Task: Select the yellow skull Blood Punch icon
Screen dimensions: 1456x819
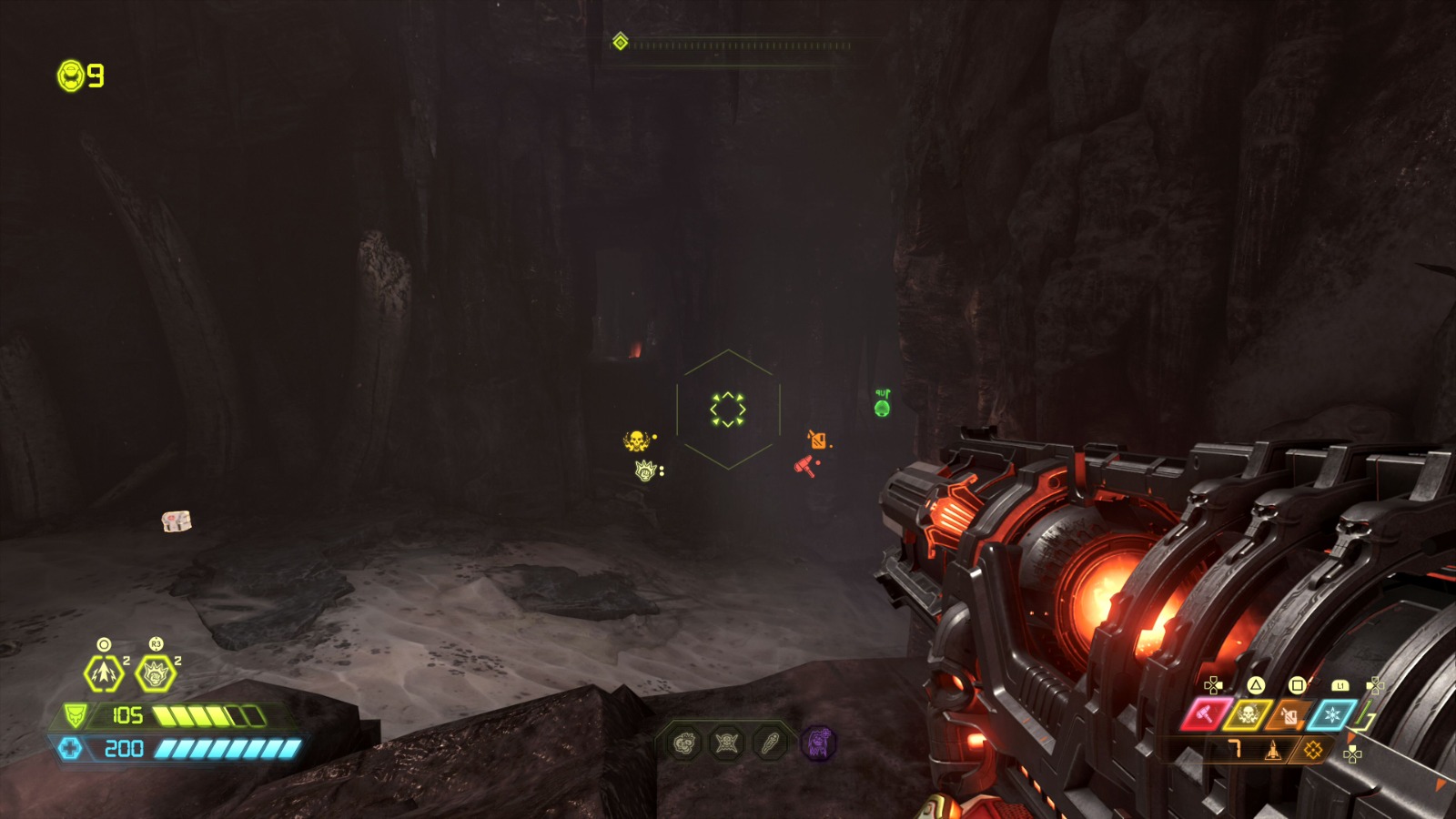Action: 1248,715
